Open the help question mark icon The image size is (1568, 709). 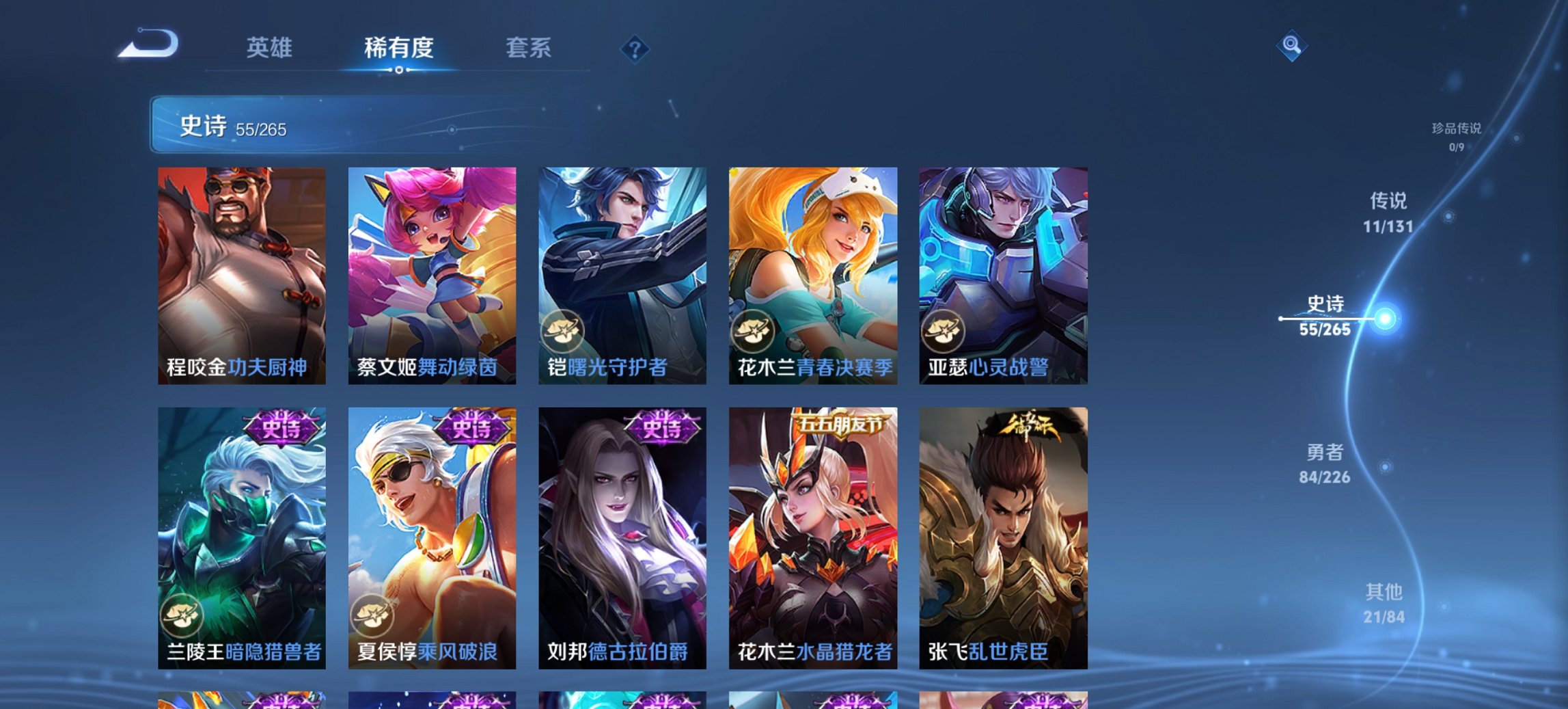[x=635, y=49]
